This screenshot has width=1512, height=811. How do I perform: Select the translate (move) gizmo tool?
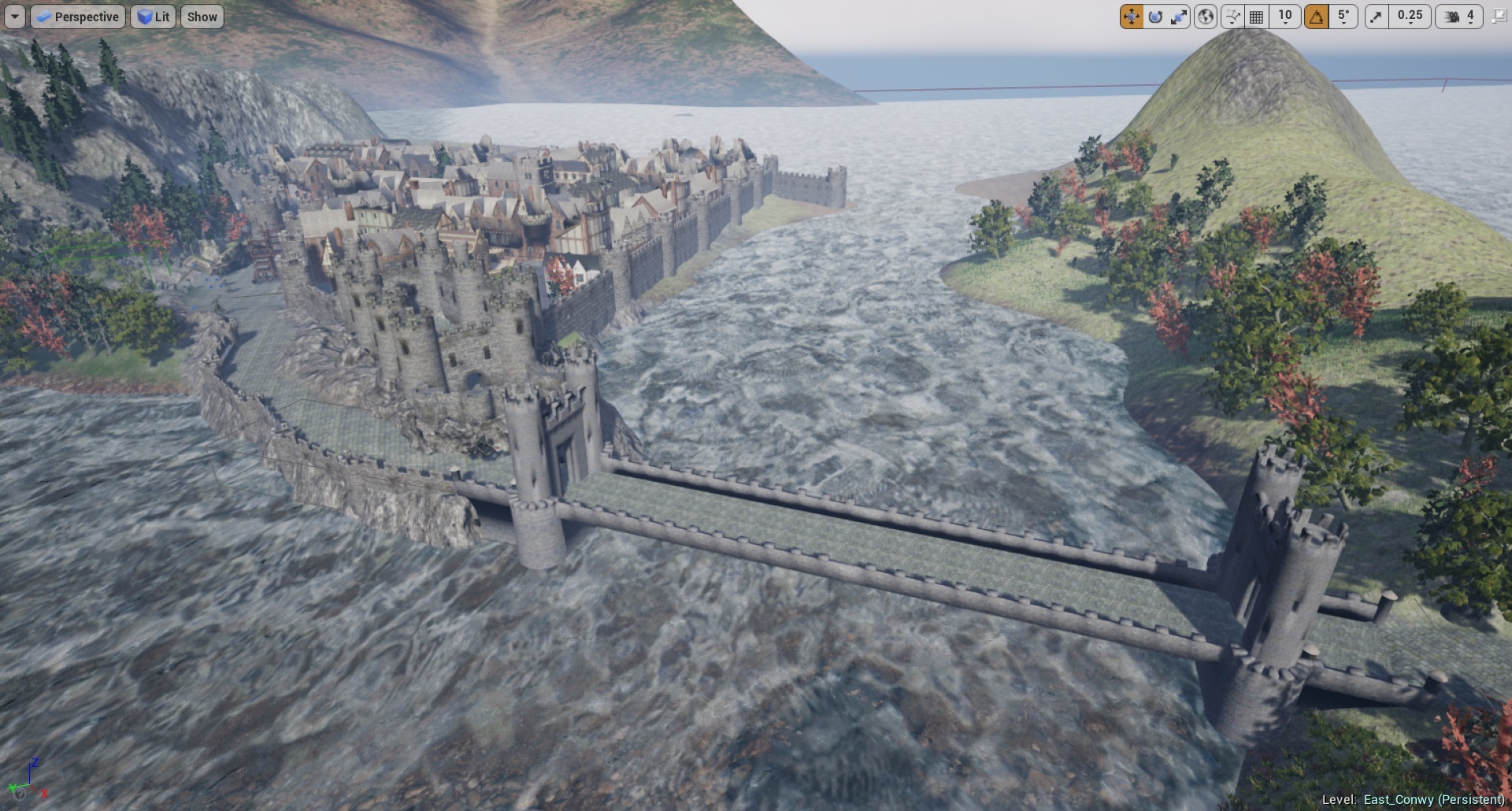[1131, 17]
